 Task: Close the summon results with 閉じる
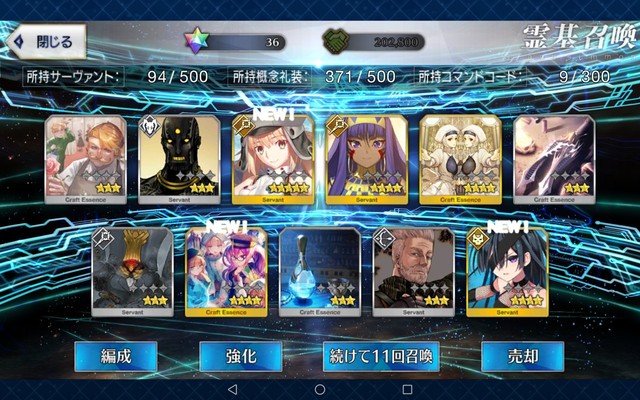click(46, 42)
